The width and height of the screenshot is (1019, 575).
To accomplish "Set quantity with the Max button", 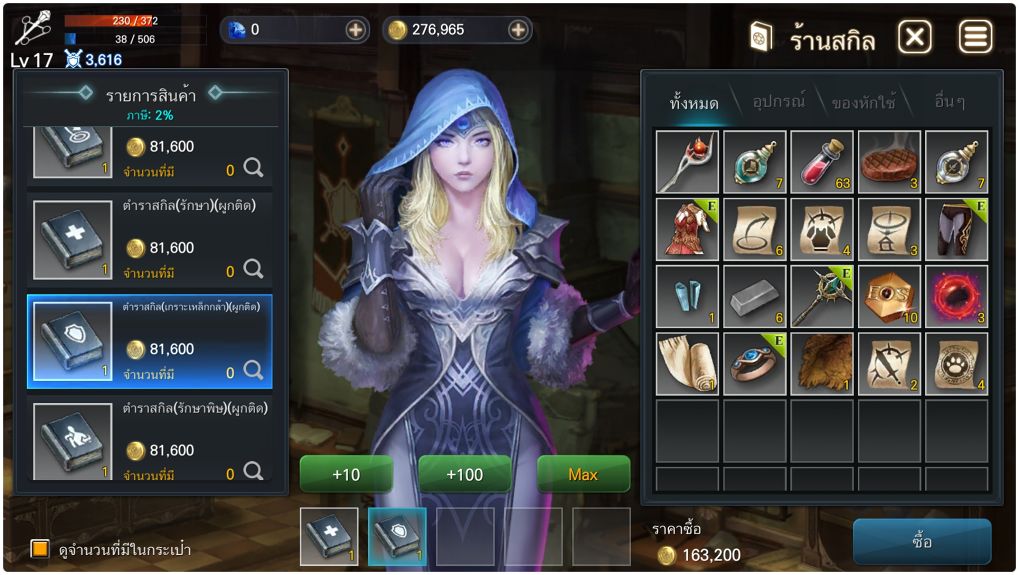I will (x=583, y=474).
